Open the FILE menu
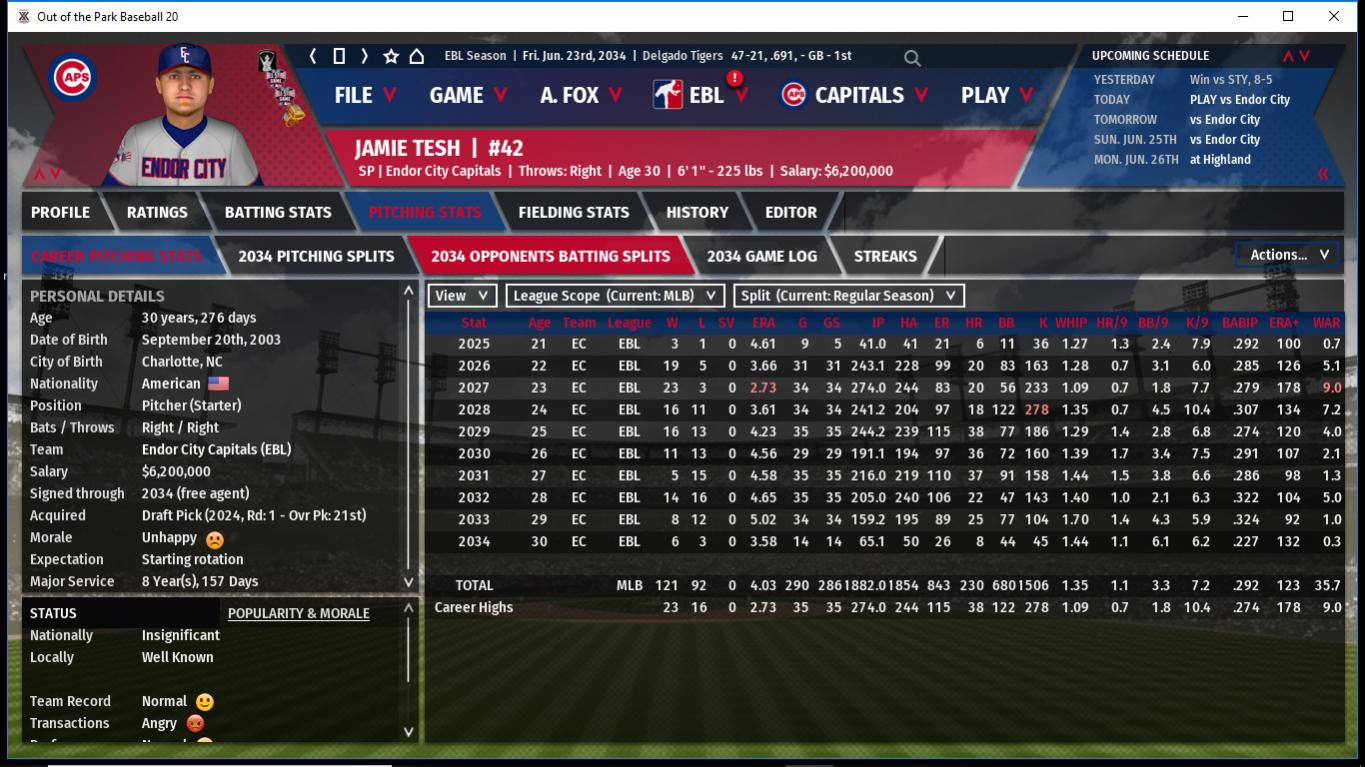 [364, 95]
